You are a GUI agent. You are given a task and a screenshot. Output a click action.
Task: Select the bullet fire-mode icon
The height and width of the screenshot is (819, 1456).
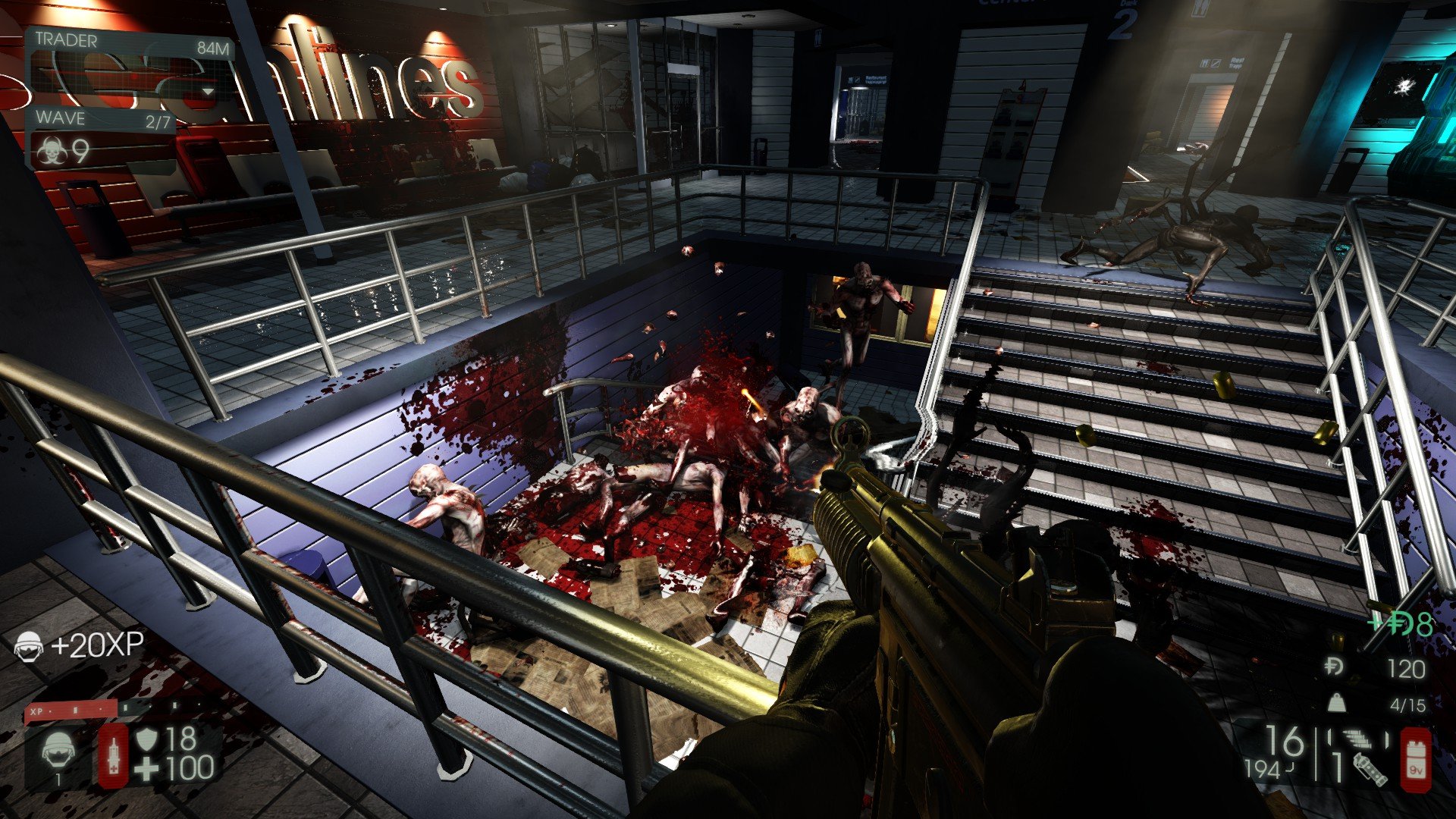(1356, 738)
